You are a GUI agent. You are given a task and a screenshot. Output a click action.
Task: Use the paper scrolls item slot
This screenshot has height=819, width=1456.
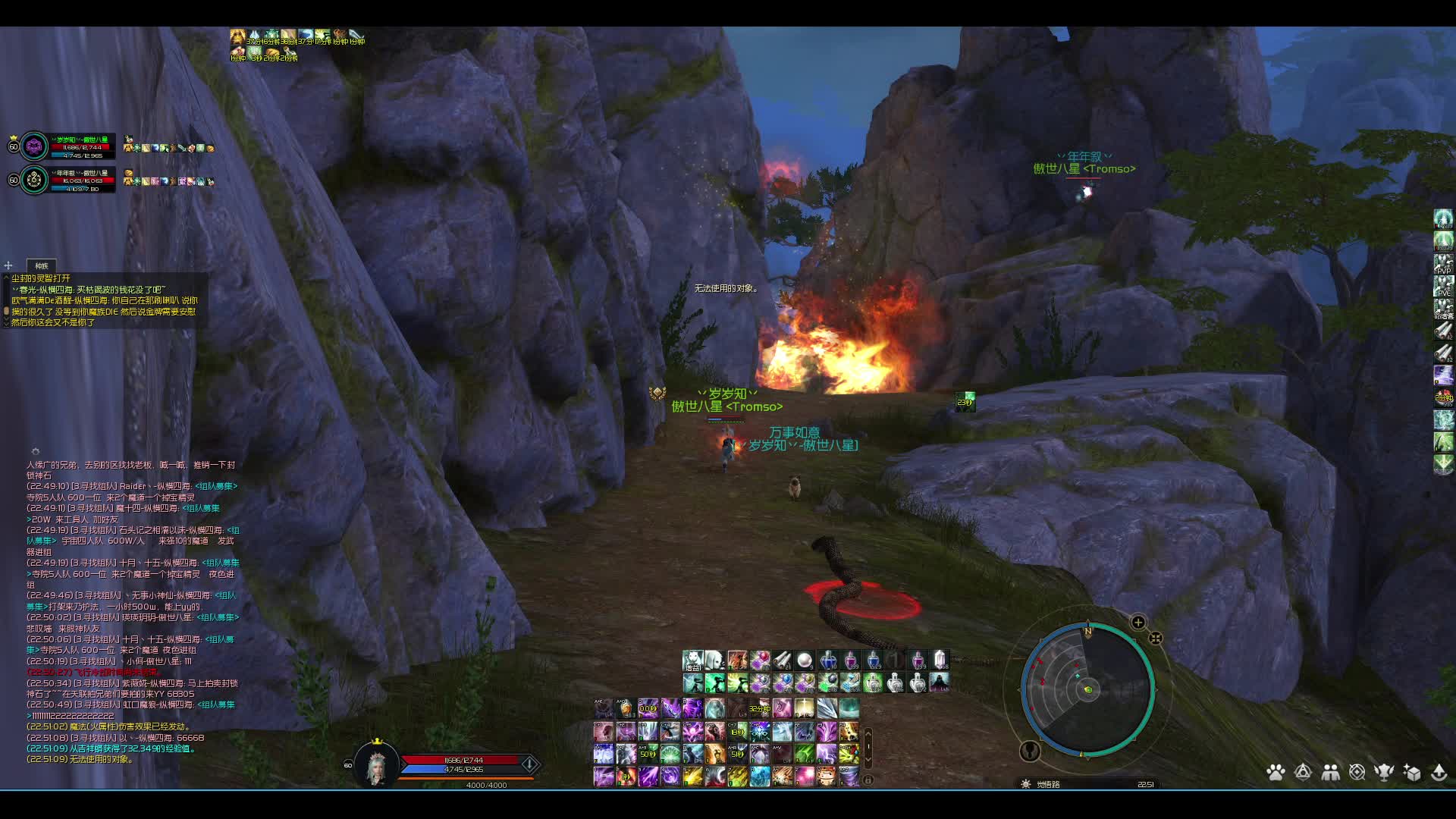(782, 660)
